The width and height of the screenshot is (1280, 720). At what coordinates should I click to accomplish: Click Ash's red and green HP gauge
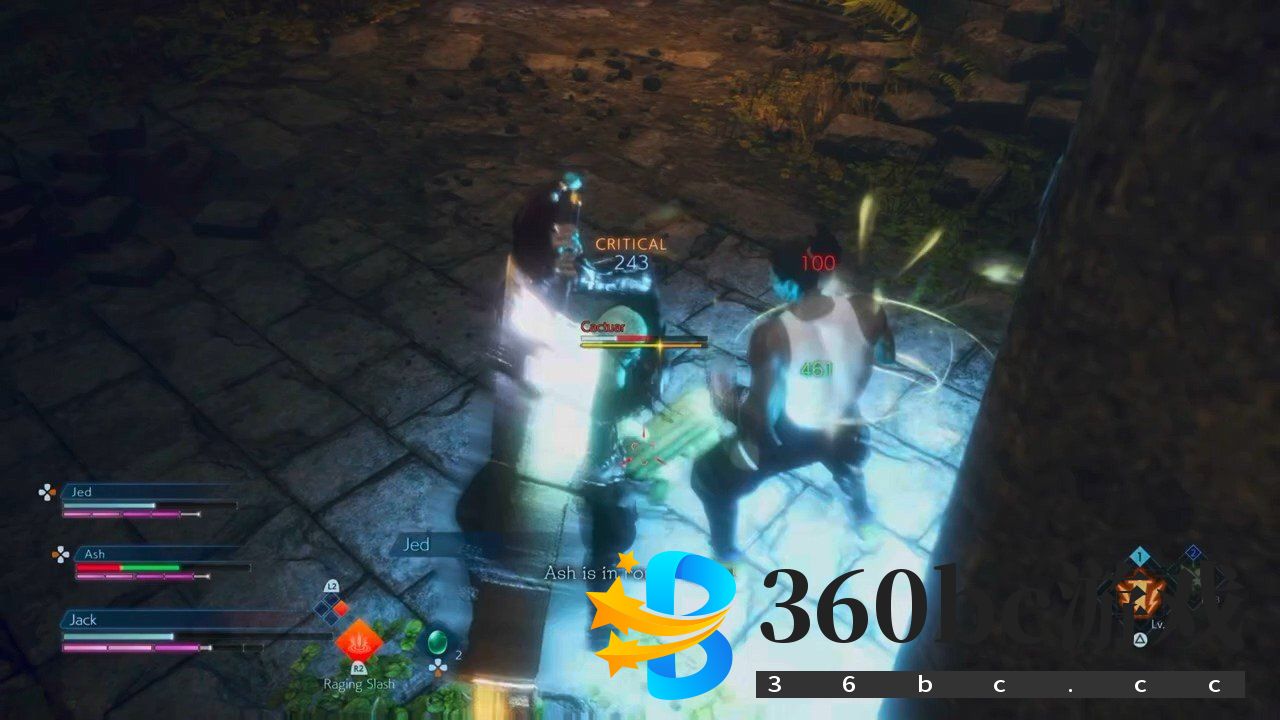click(x=127, y=569)
